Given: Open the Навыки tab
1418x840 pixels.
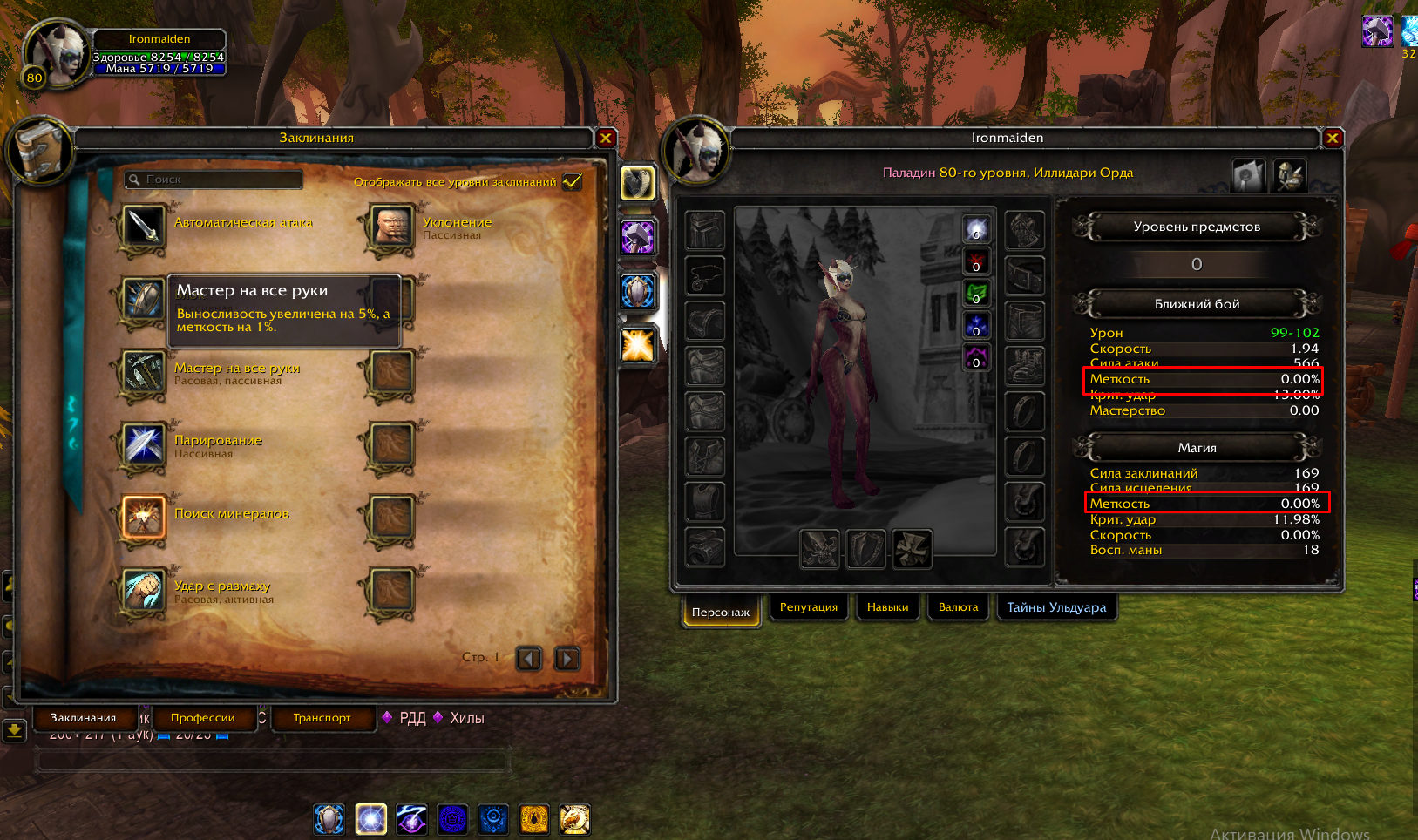Looking at the screenshot, I should click(887, 607).
